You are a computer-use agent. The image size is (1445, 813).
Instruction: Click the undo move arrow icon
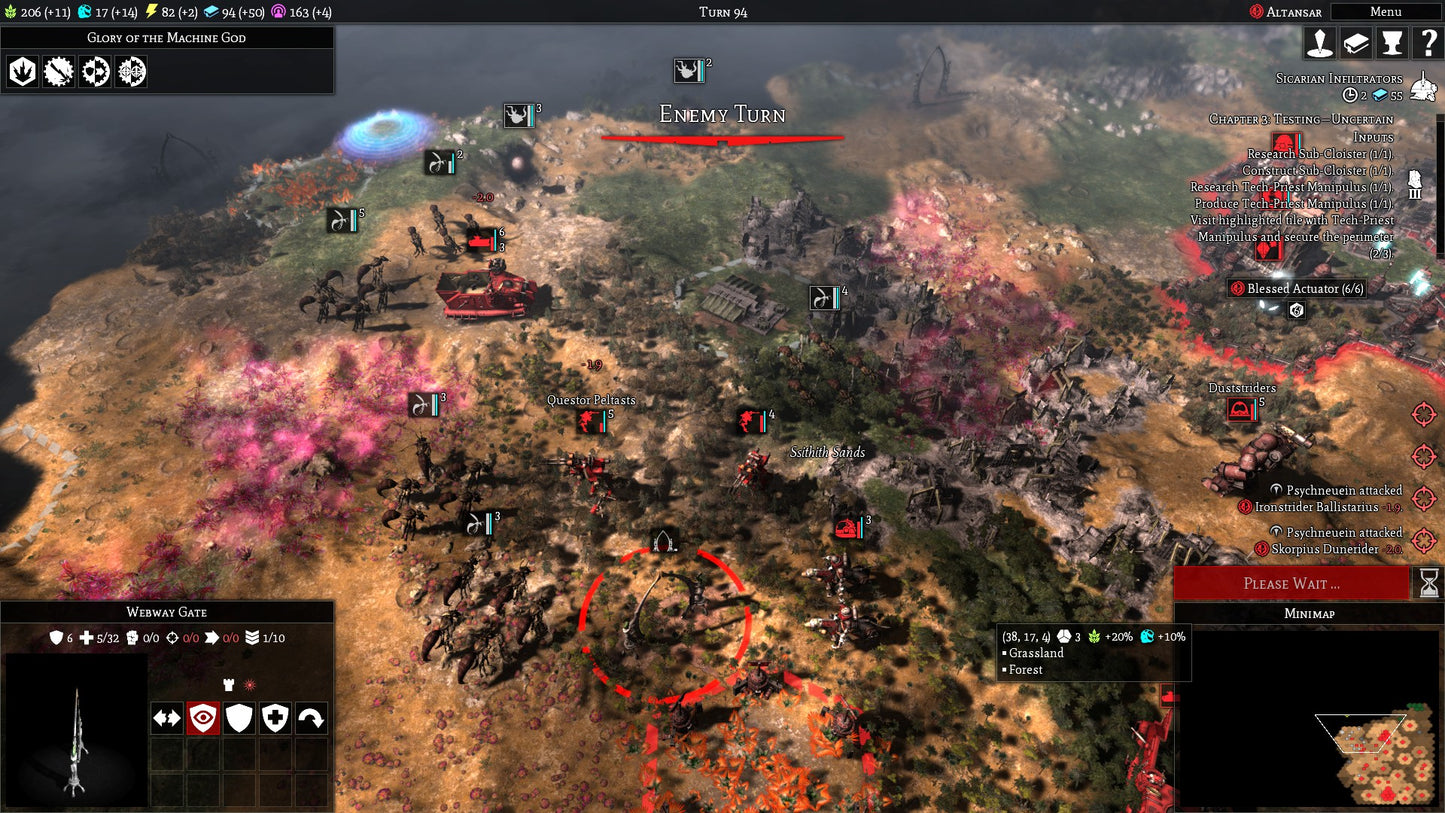tap(310, 718)
